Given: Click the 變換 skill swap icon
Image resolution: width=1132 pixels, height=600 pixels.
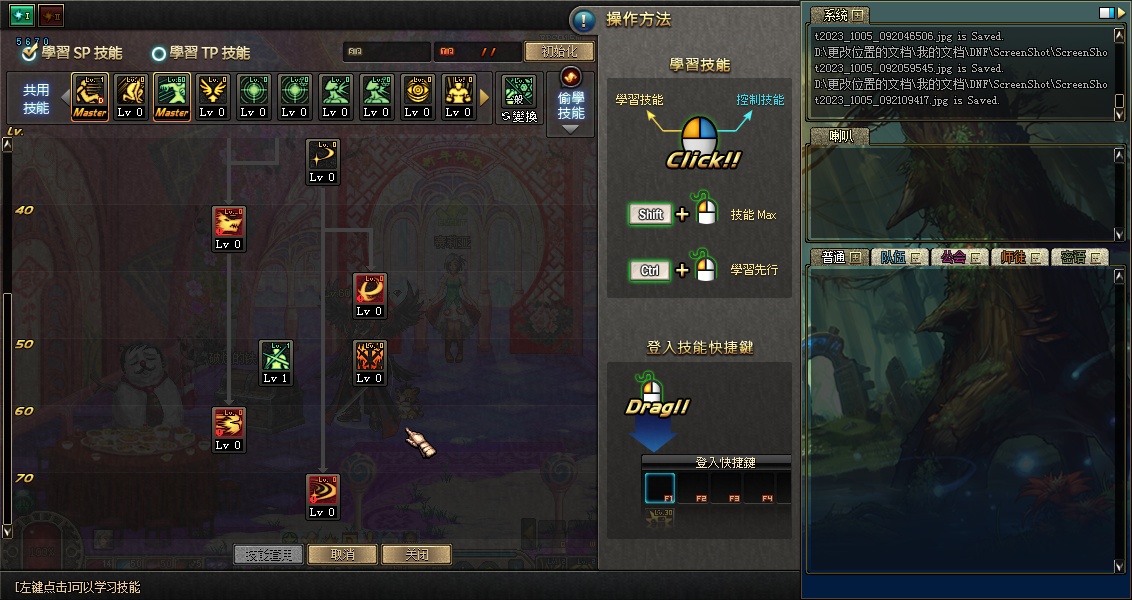Looking at the screenshot, I should 520,97.
